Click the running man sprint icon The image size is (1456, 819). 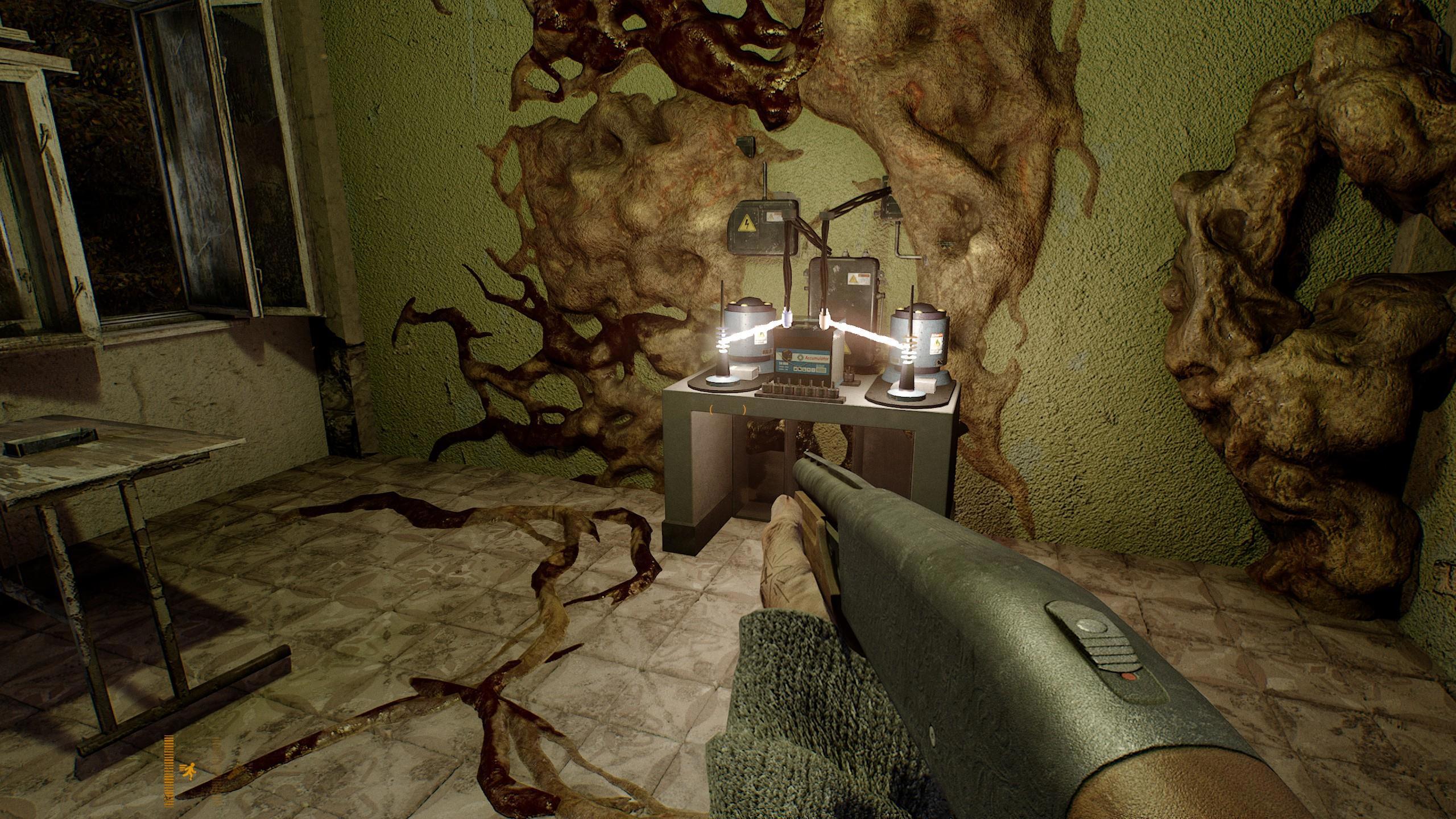tap(187, 771)
